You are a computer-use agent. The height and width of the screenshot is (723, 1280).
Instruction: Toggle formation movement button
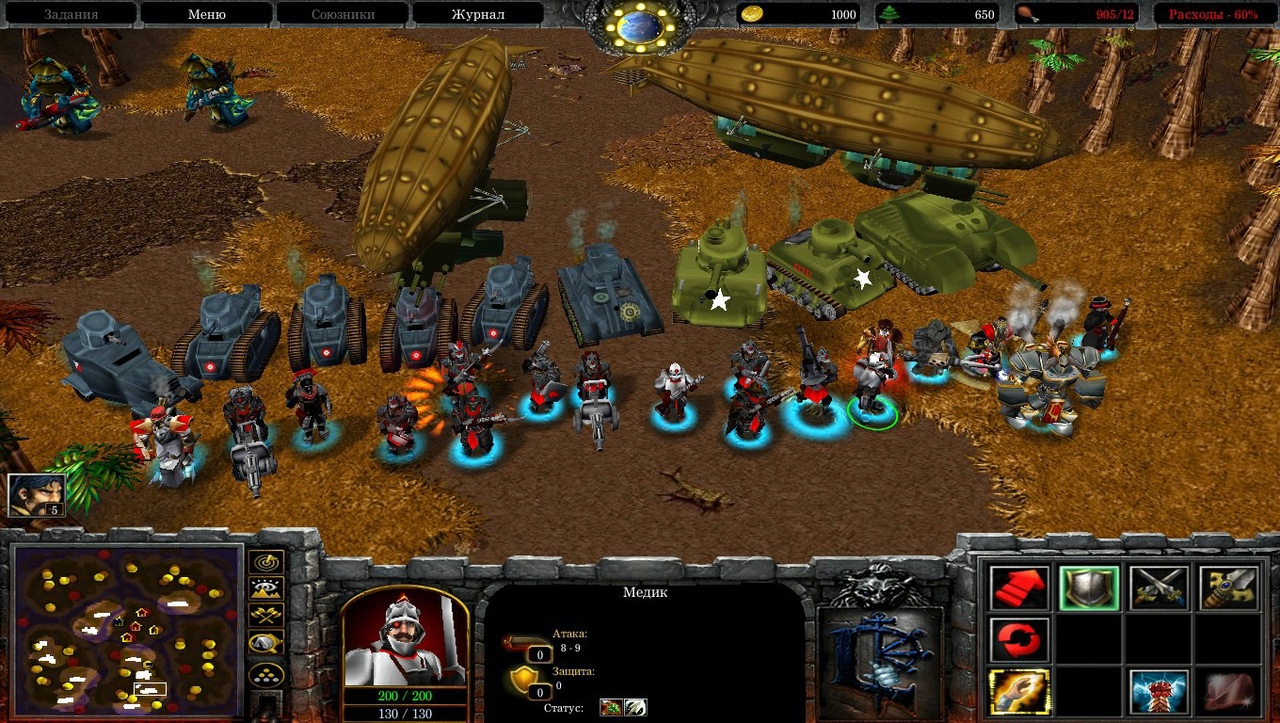point(266,676)
